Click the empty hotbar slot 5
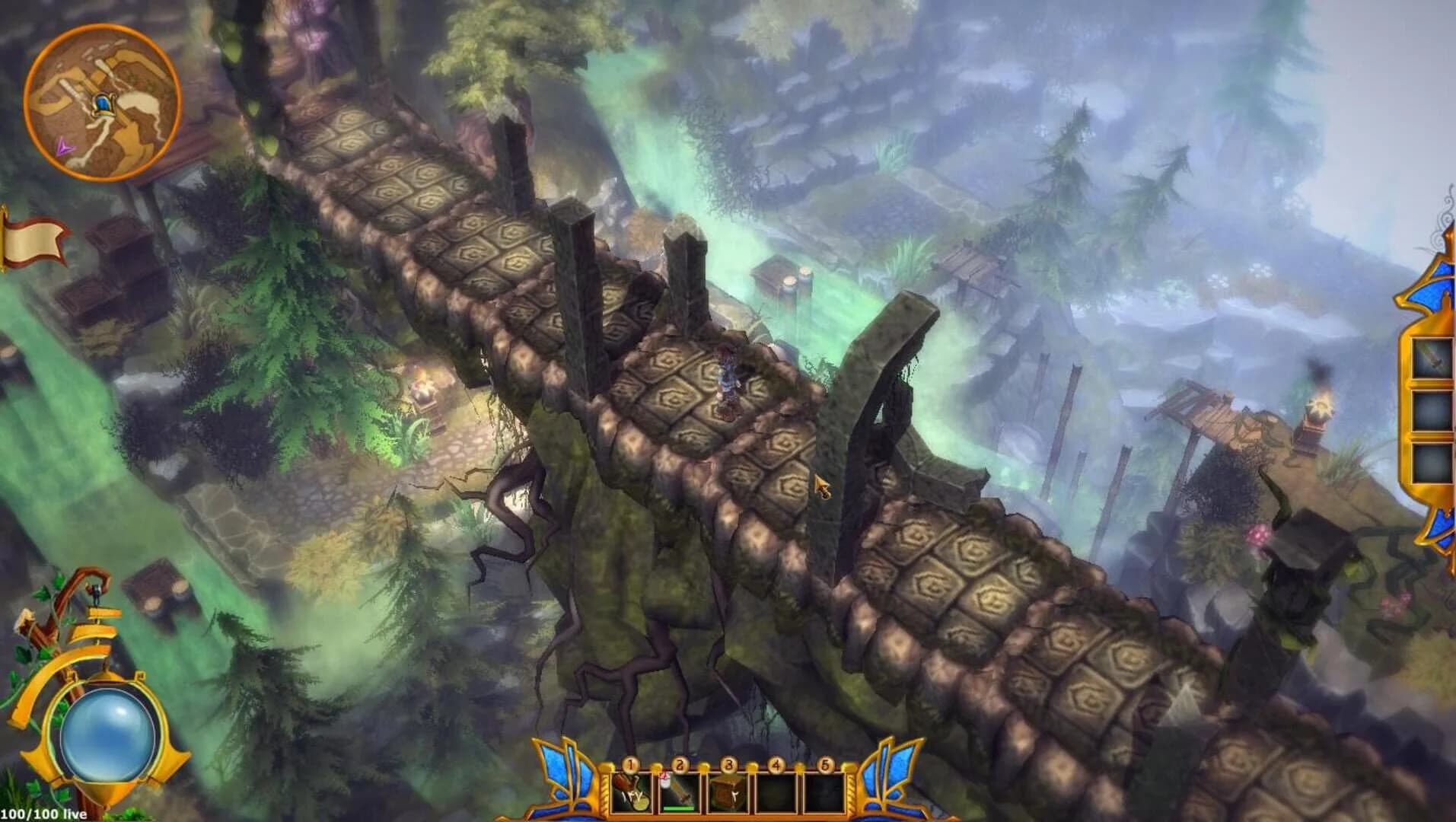The width and height of the screenshot is (1456, 822). point(824,792)
